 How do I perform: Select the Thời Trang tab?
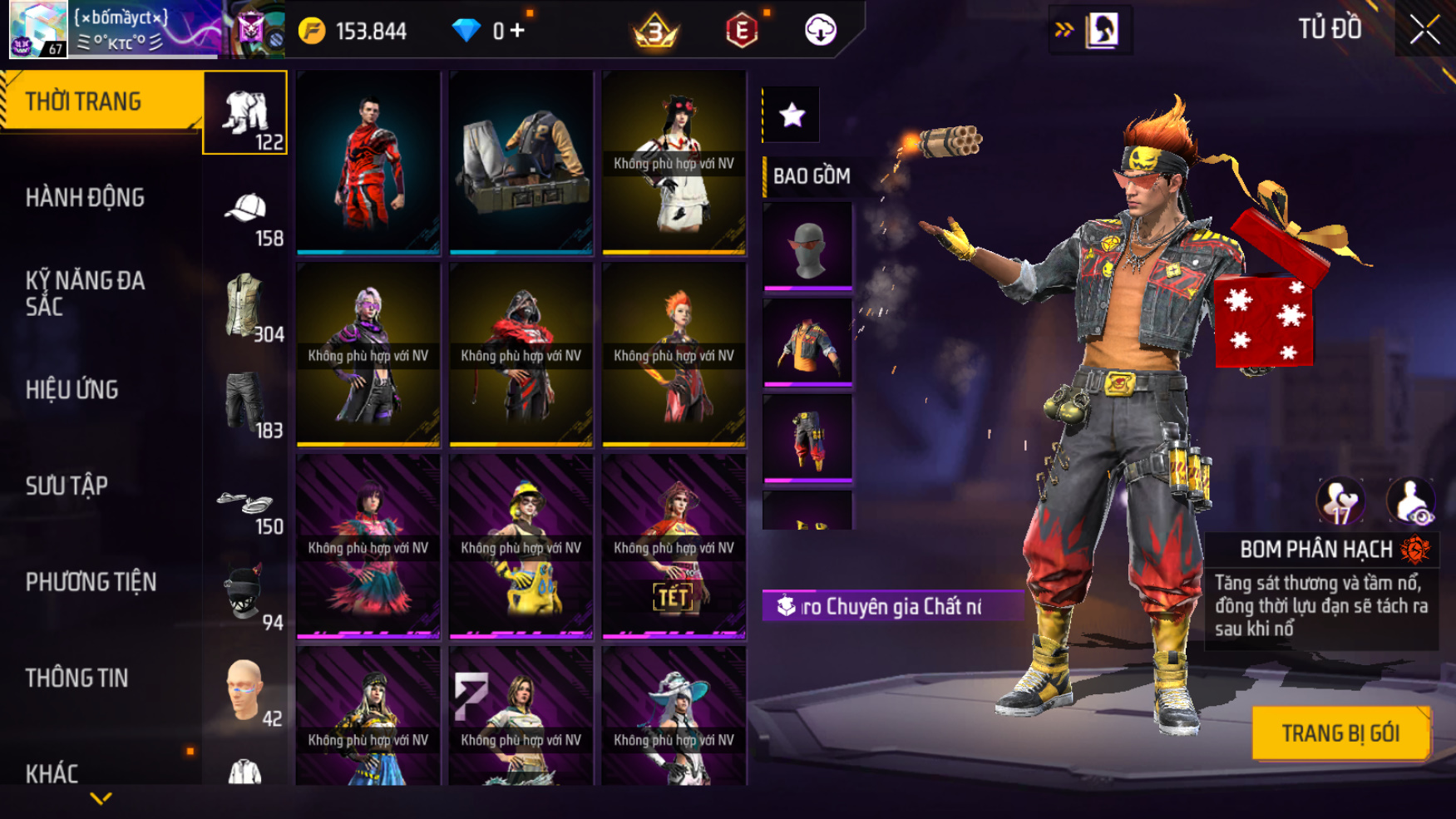(x=83, y=101)
